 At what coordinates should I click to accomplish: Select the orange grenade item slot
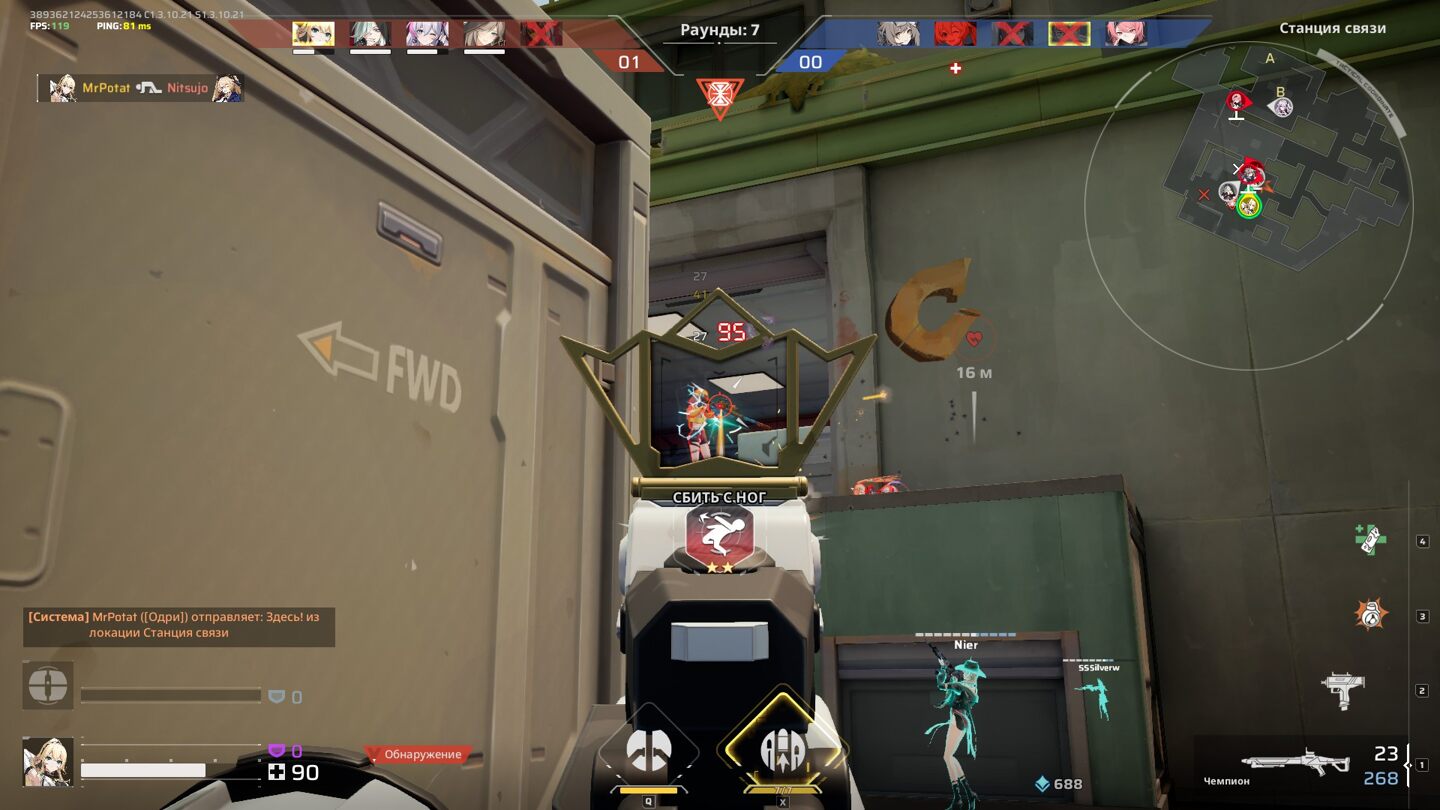[x=1370, y=614]
